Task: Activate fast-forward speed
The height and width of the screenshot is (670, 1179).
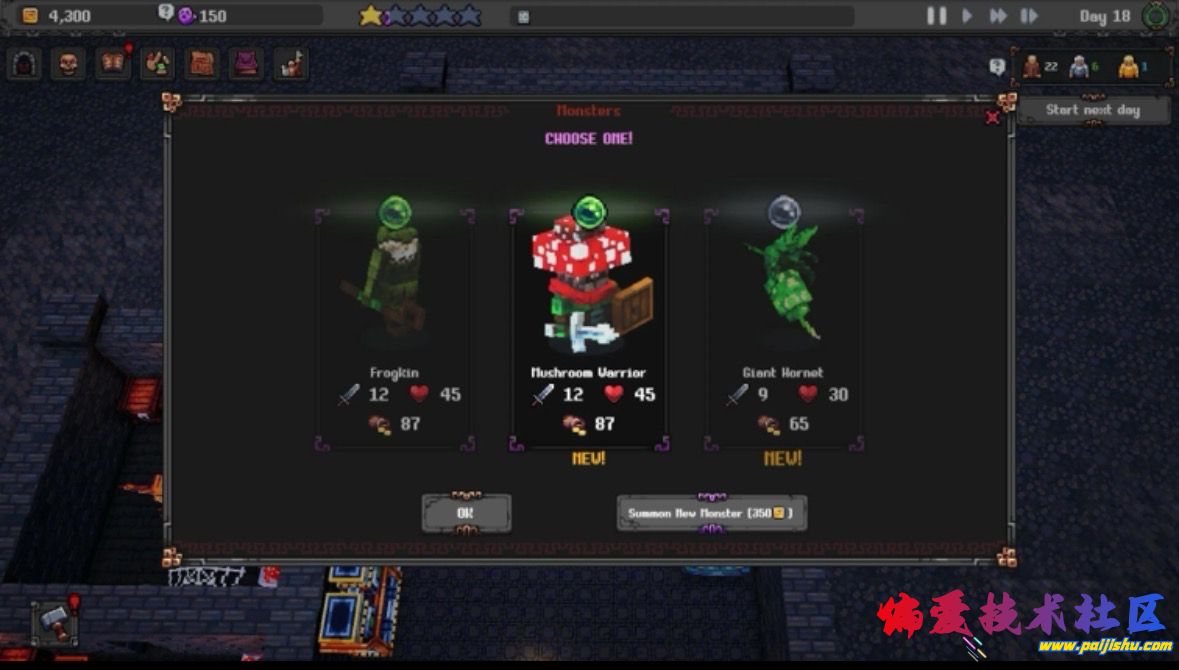Action: tap(998, 16)
